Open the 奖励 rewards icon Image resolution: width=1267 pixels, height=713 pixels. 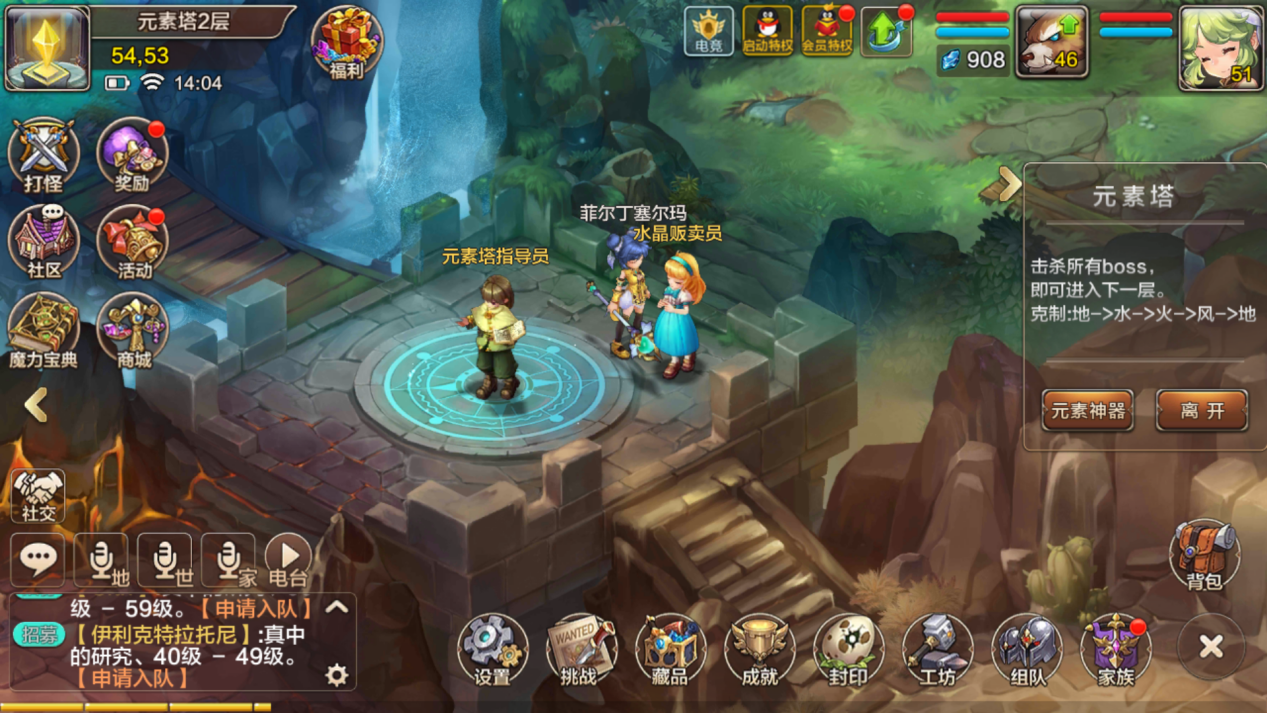[x=132, y=155]
